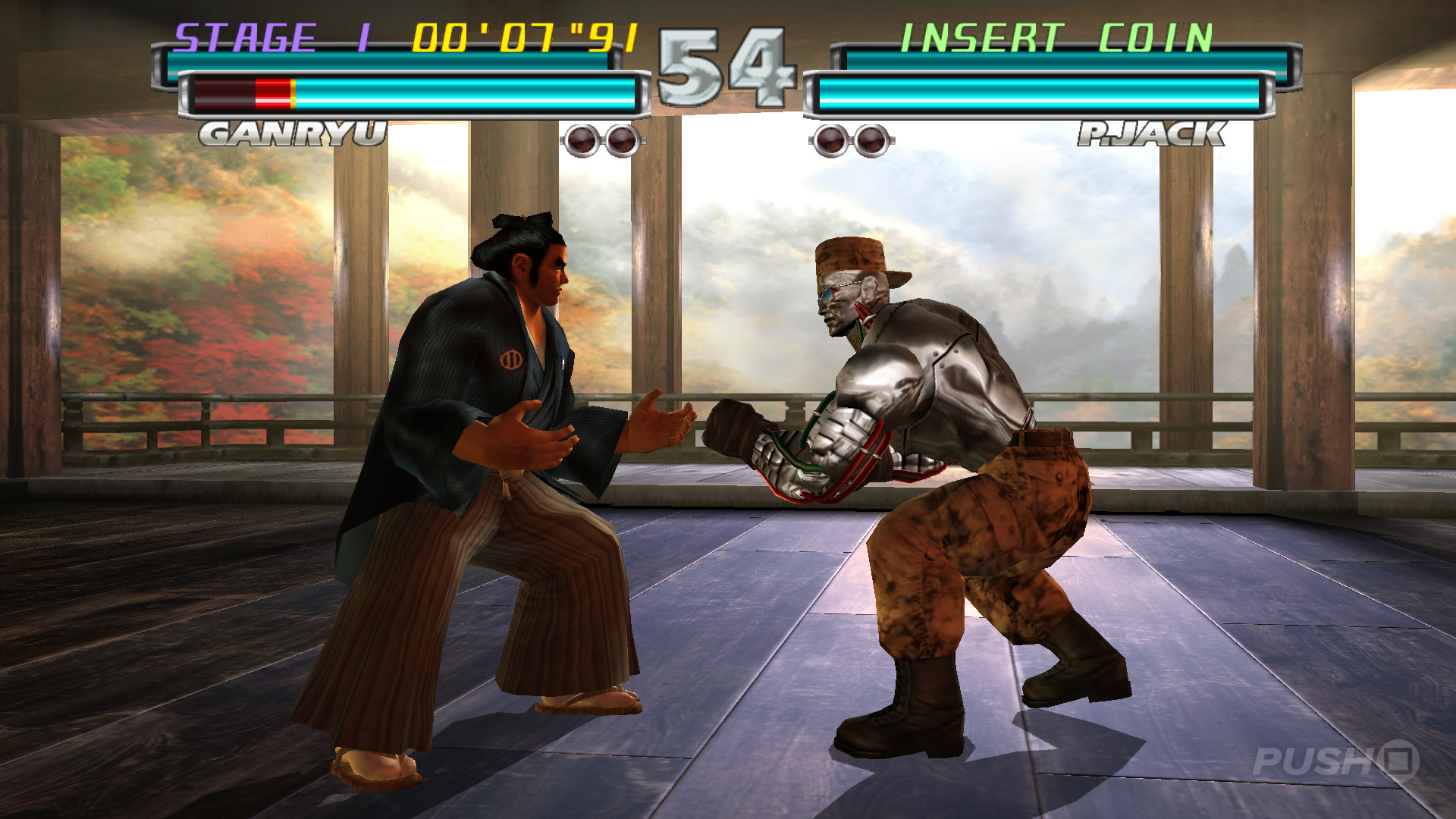Screen dimensions: 1456x819
Task: Toggle the match clock 00'07"91
Action: tap(523, 35)
